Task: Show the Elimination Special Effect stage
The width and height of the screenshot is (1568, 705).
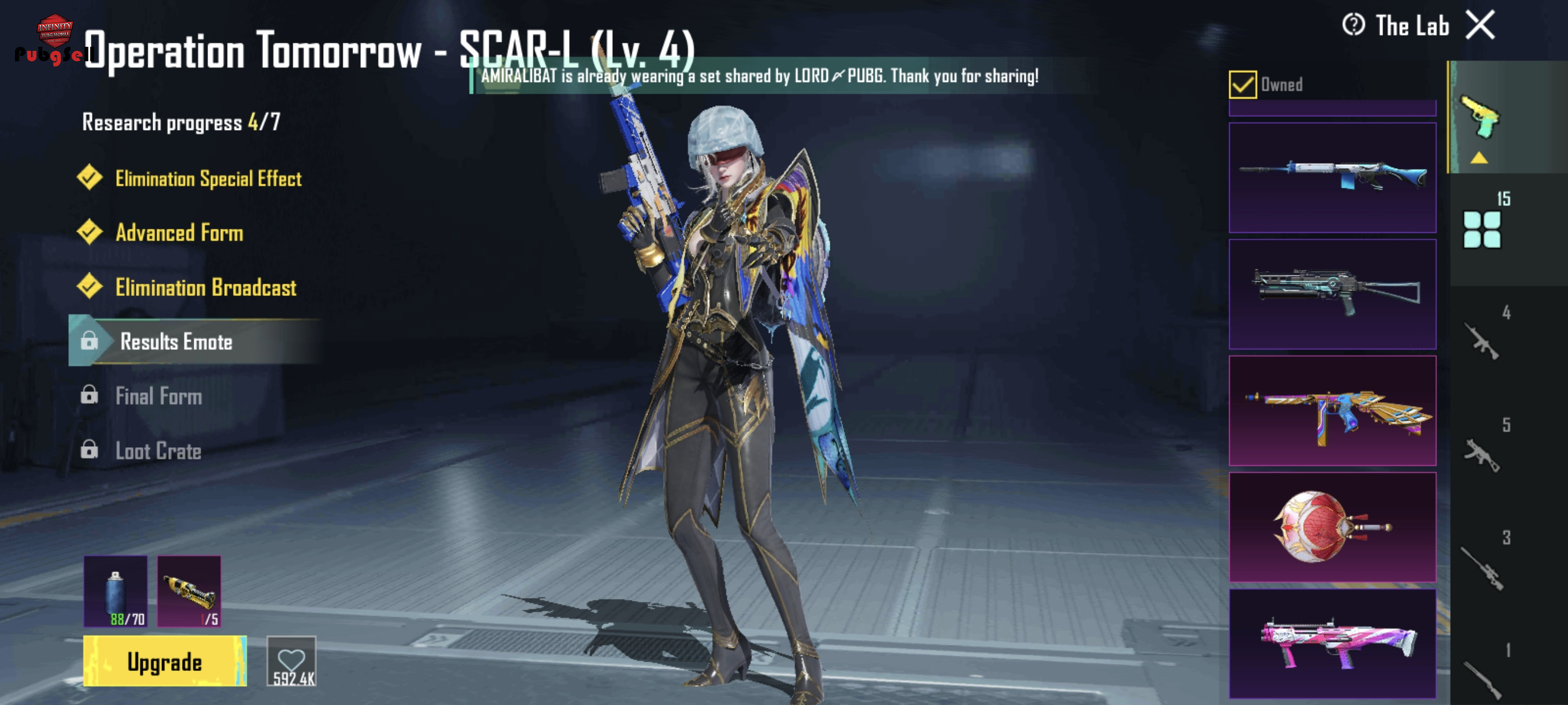Action: coord(208,178)
